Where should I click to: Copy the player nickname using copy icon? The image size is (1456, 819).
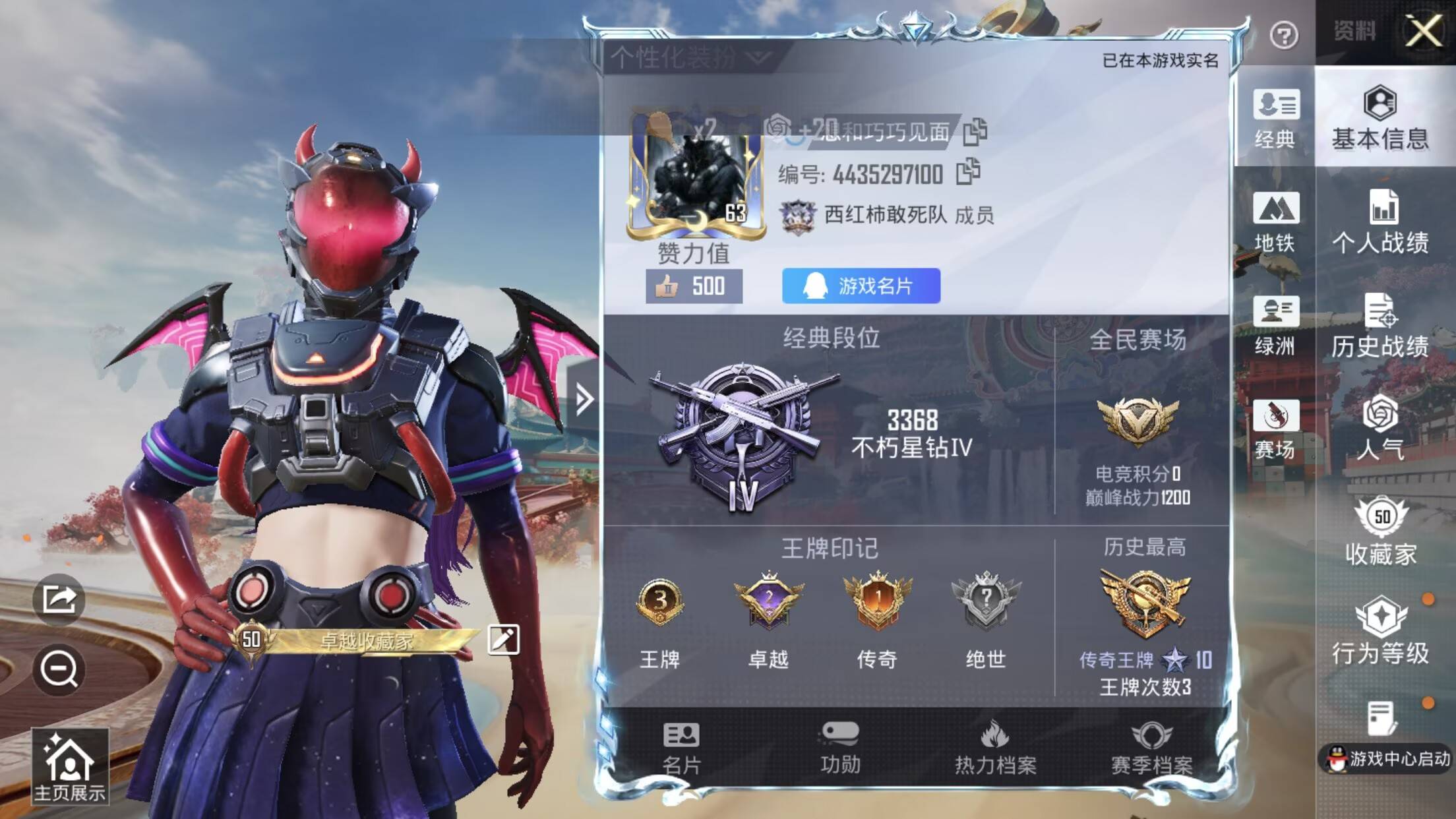976,132
